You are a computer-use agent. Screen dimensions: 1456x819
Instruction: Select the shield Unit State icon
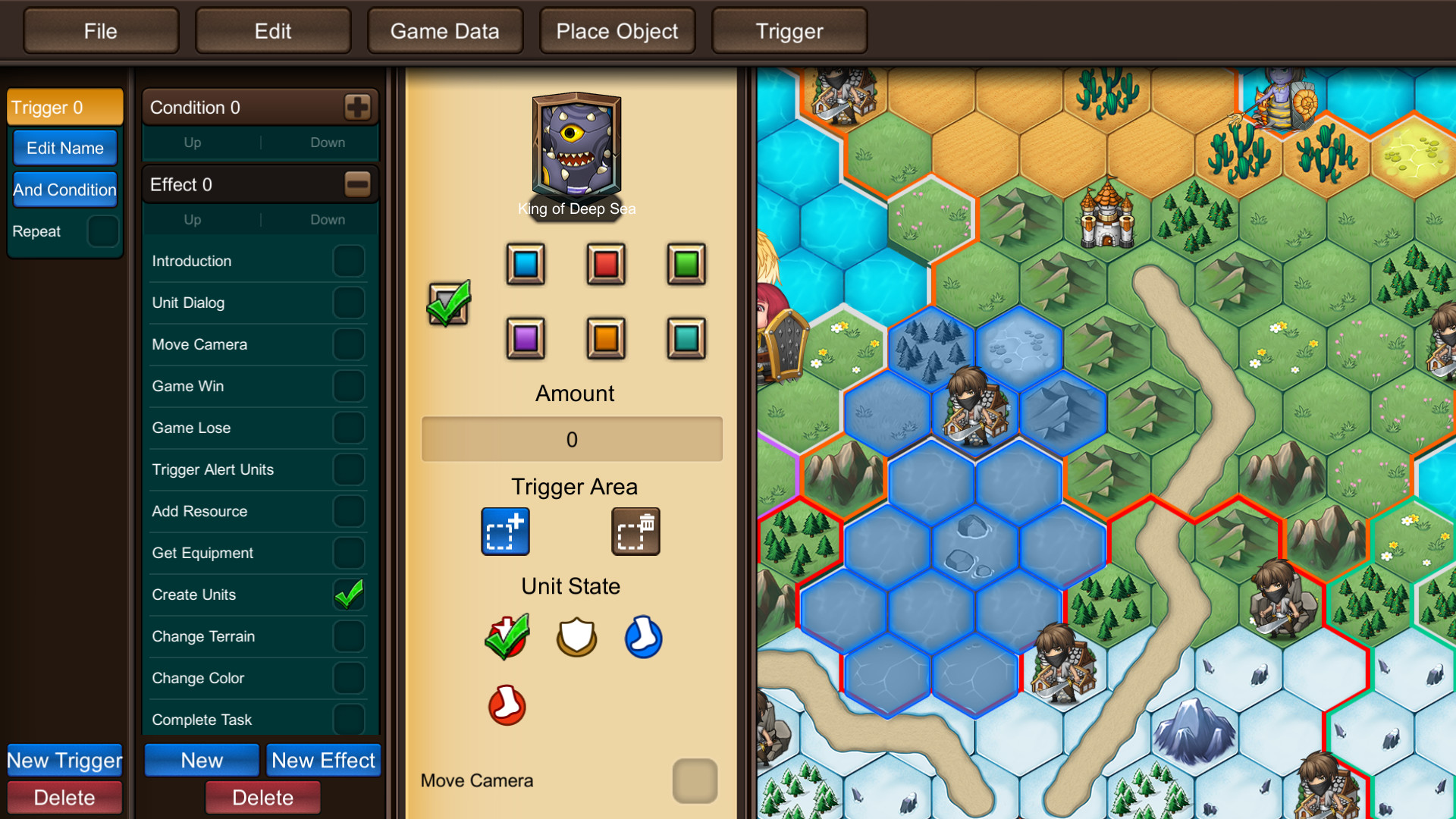576,638
